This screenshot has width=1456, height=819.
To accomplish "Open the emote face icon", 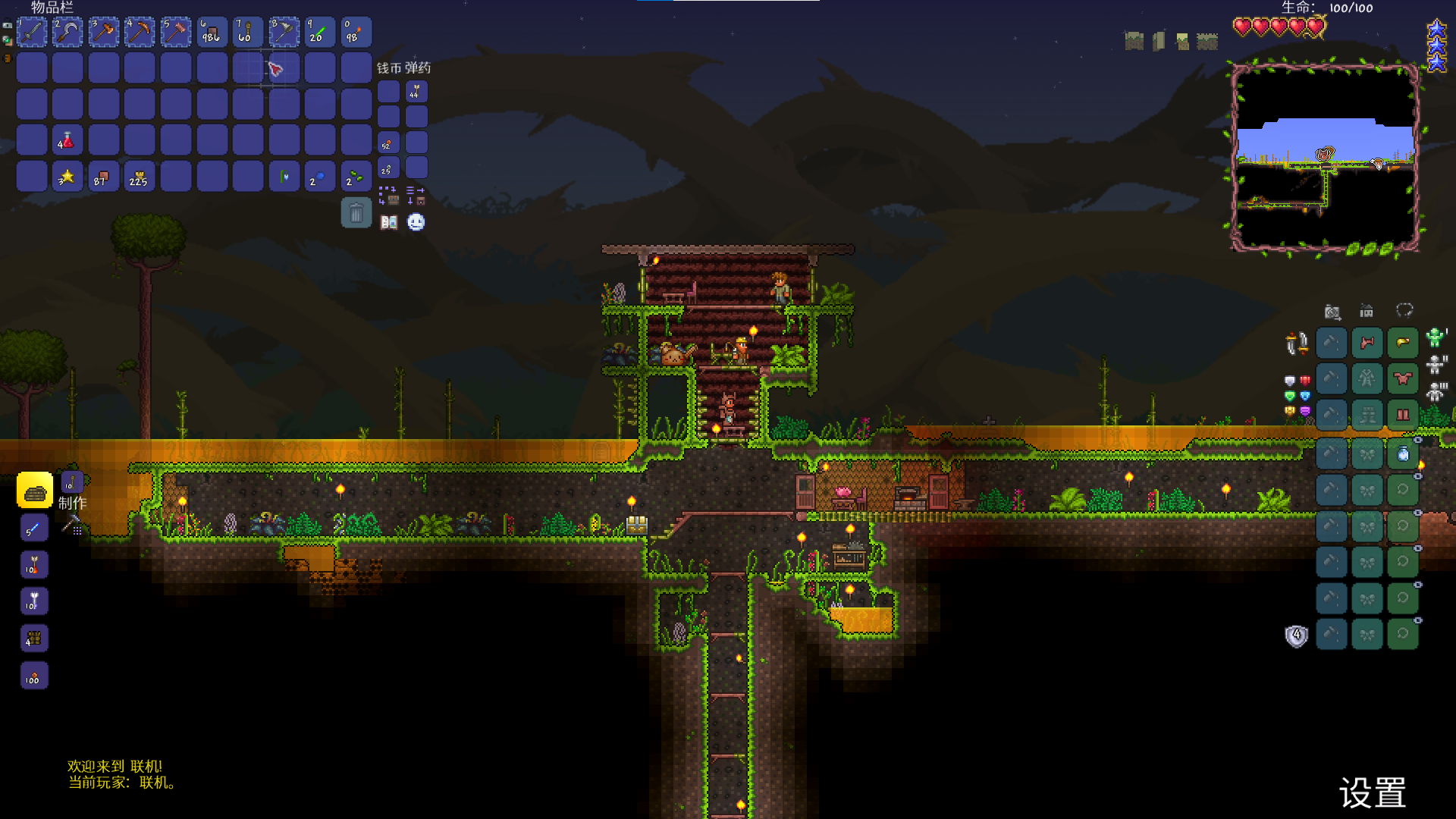I will click(x=416, y=222).
